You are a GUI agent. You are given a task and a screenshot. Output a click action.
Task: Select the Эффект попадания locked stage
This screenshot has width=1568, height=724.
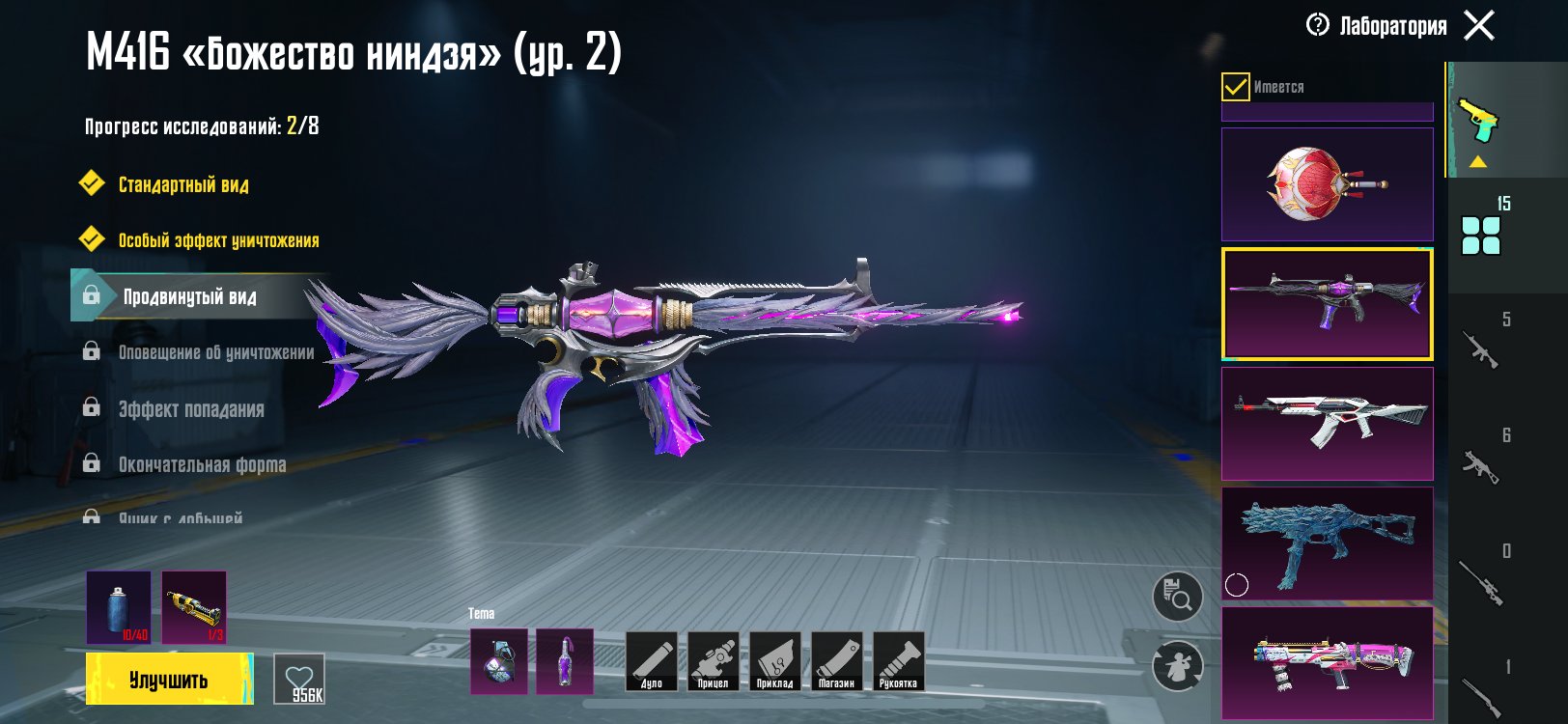191,409
